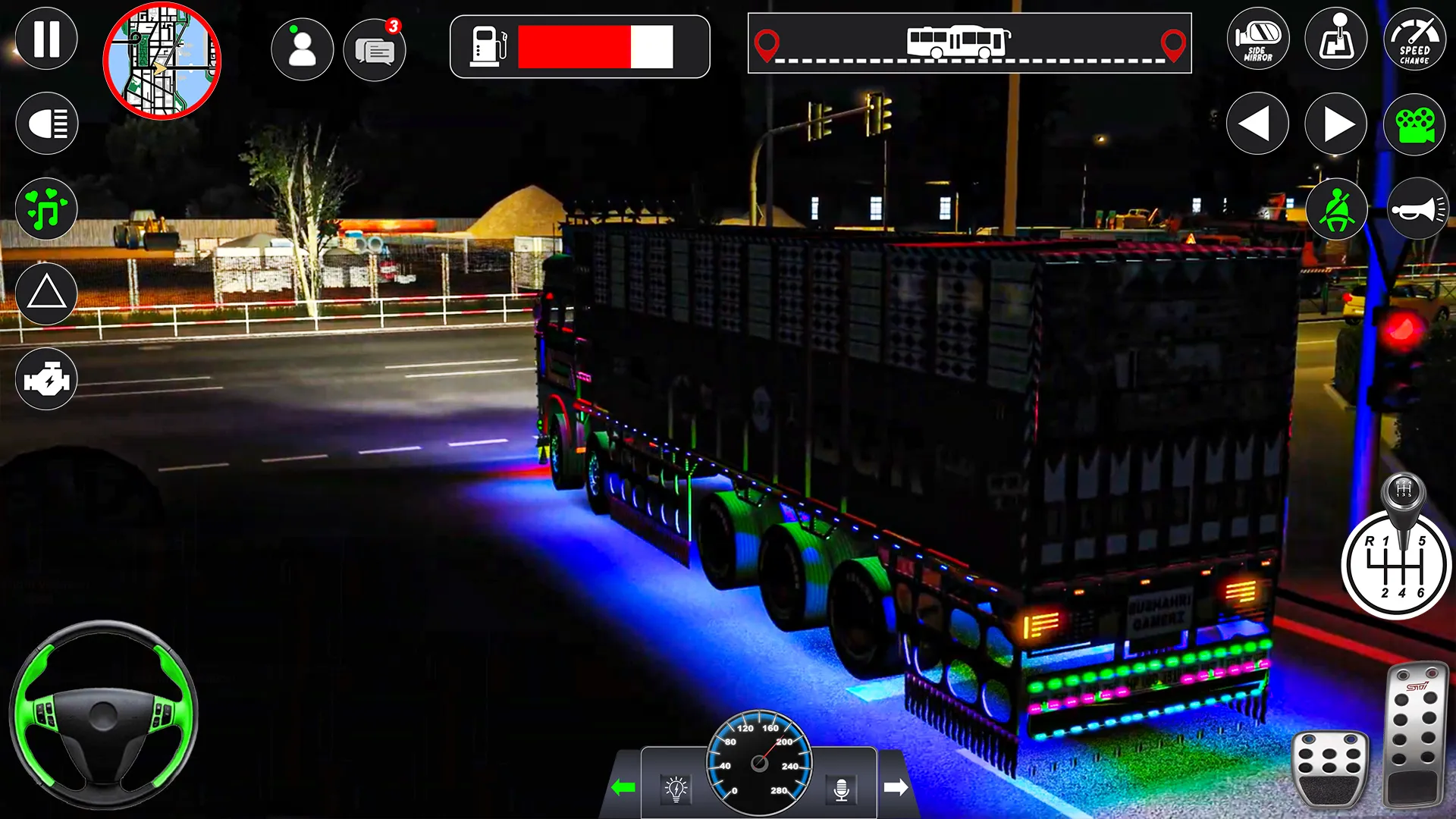Screen dimensions: 1456x819
Task: Pause the game
Action: (47, 39)
